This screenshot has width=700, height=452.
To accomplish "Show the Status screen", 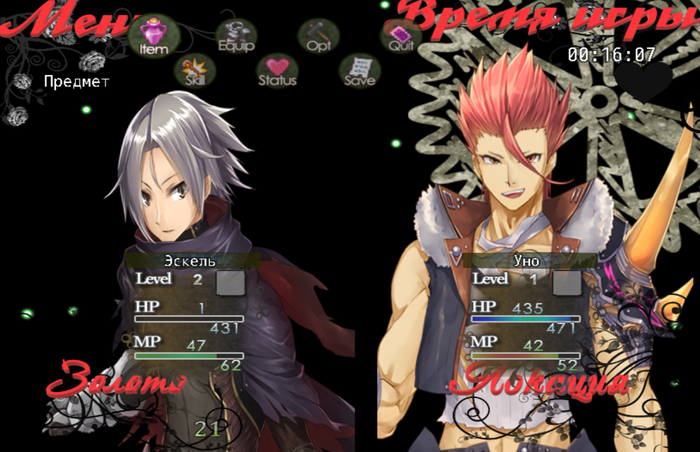I will (x=277, y=70).
